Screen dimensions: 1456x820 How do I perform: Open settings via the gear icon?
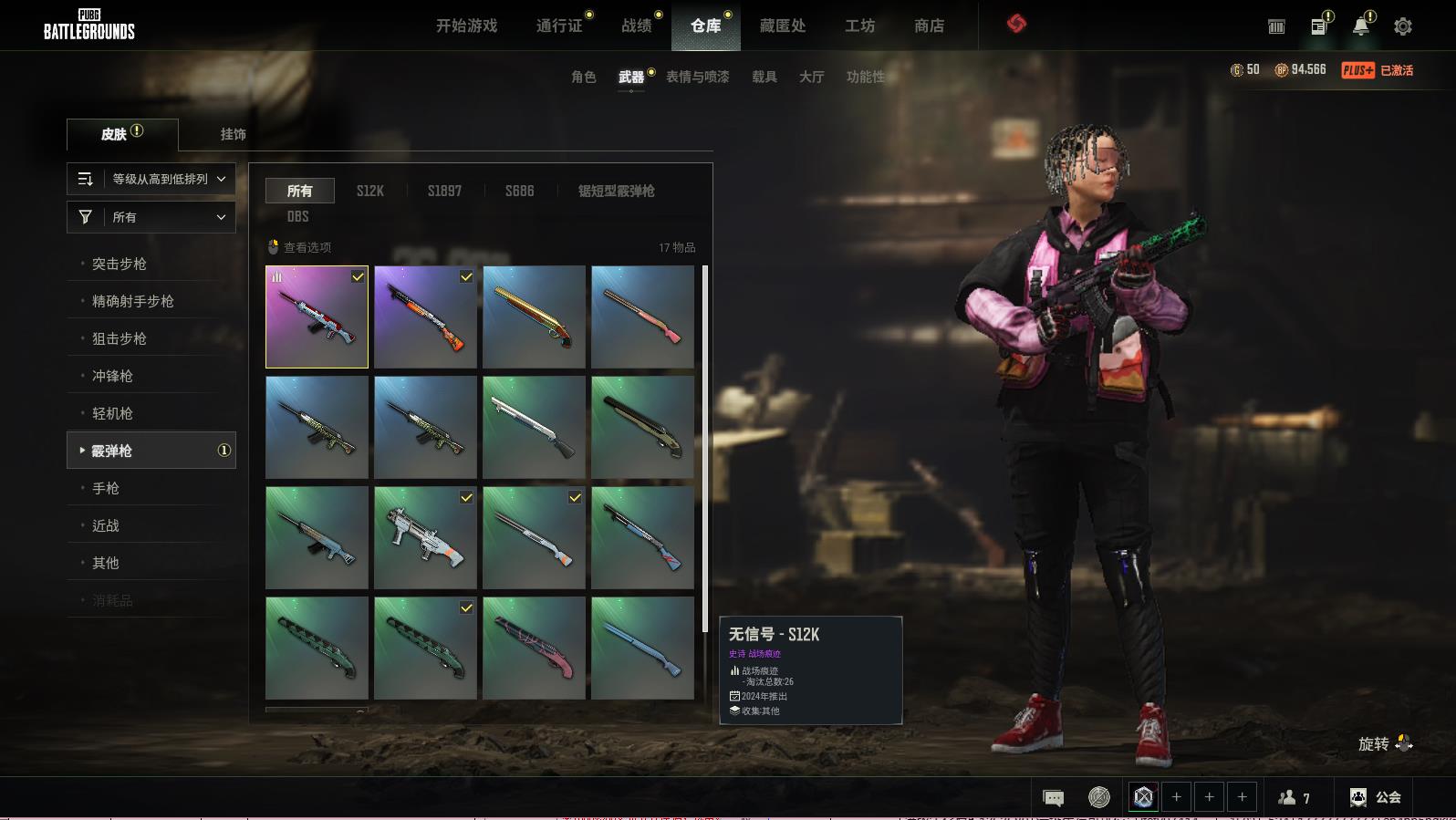tap(1403, 26)
